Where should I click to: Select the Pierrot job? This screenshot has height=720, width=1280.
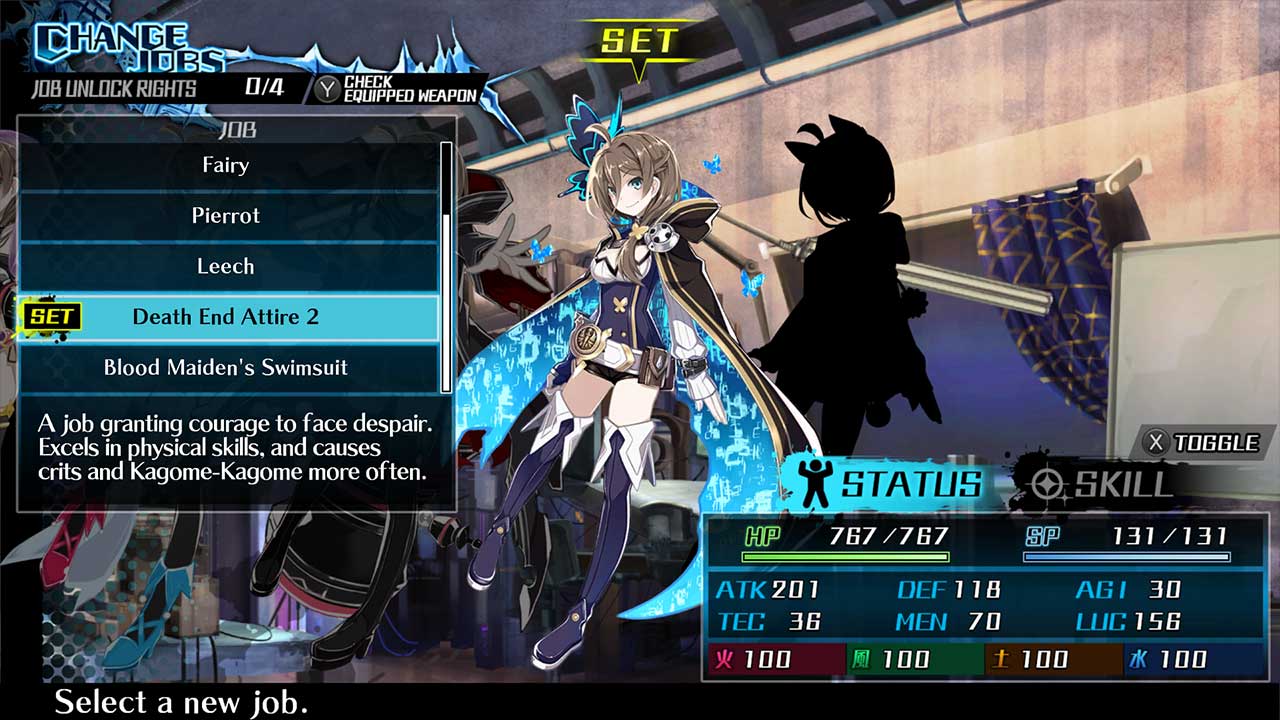(x=225, y=216)
